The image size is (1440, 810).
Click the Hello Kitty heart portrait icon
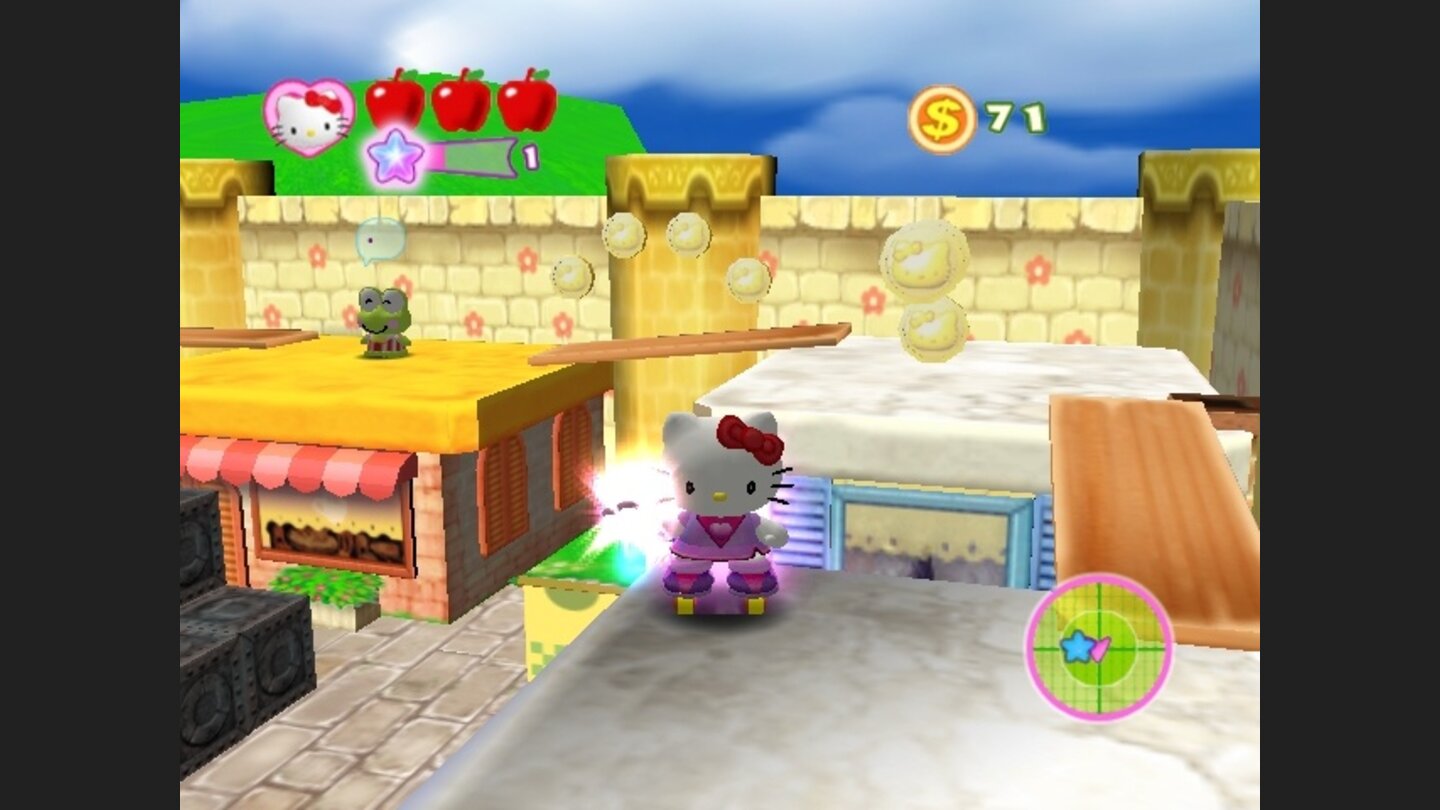click(x=311, y=117)
